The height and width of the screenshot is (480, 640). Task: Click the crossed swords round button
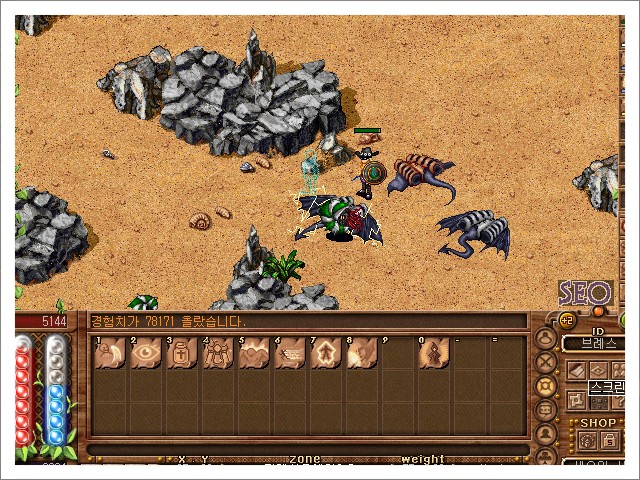tap(546, 362)
